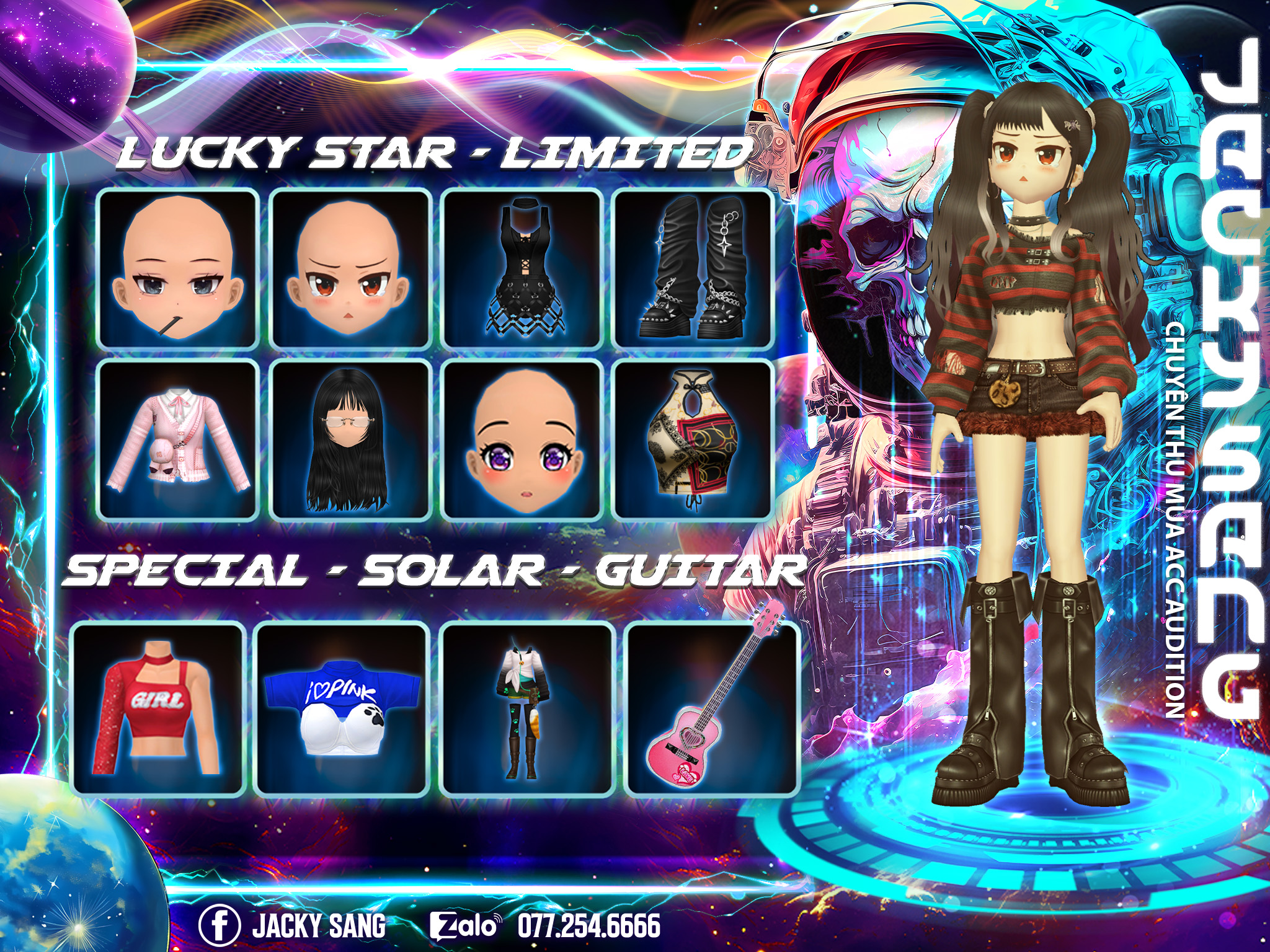Select the pink heart guitar item
1270x952 pixels.
(711, 709)
